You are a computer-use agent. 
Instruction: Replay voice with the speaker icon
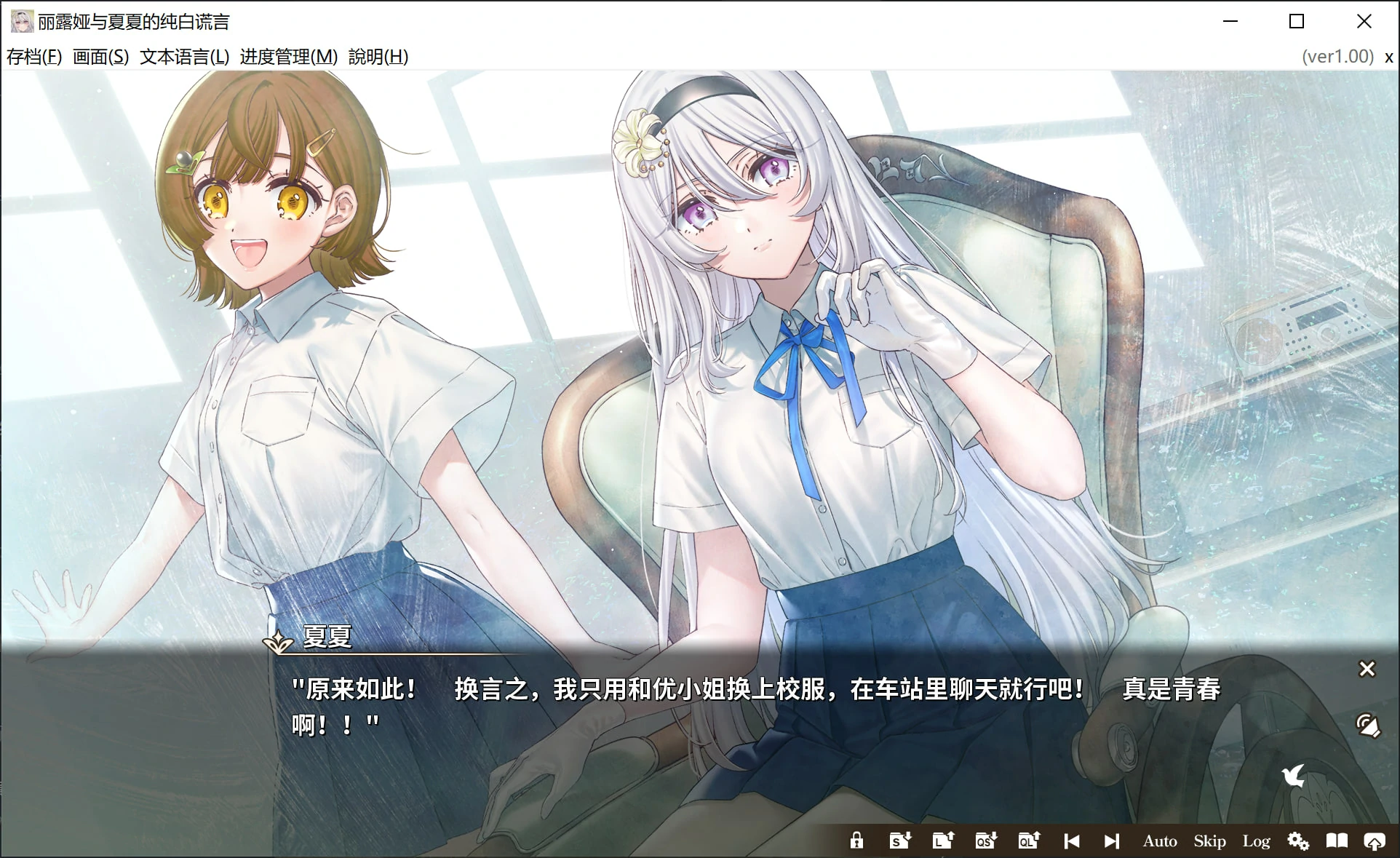tap(1368, 725)
